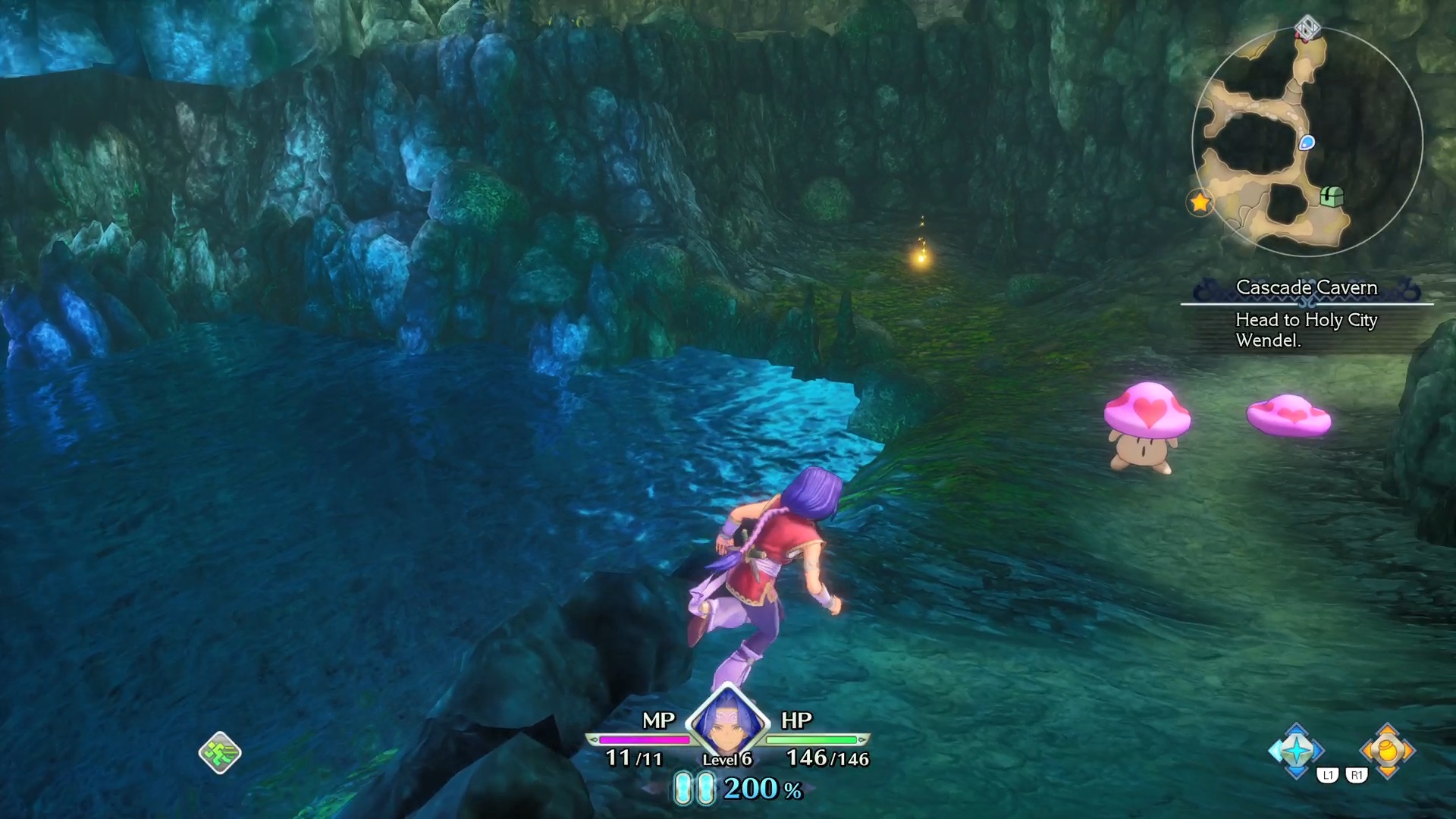This screenshot has height=819, width=1456.
Task: Click the green running figure icon
Action: click(220, 753)
